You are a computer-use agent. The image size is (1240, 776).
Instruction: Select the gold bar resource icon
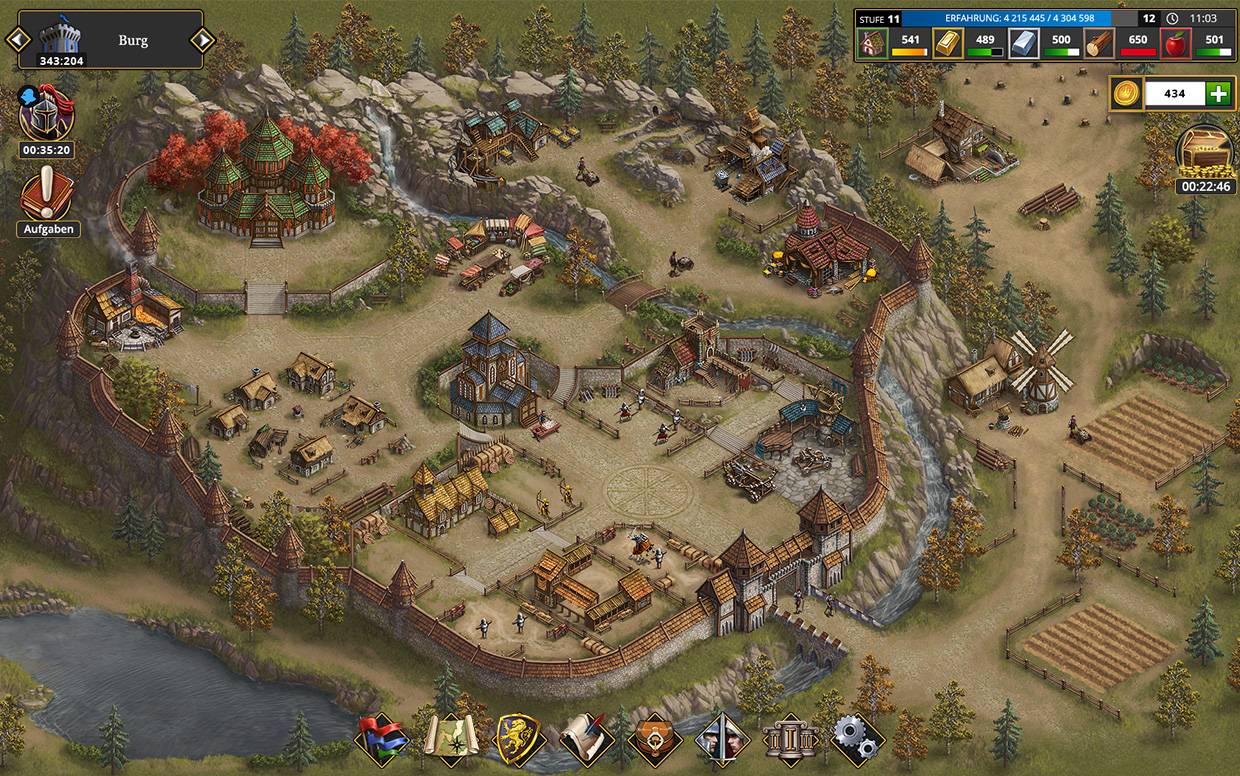click(x=948, y=43)
